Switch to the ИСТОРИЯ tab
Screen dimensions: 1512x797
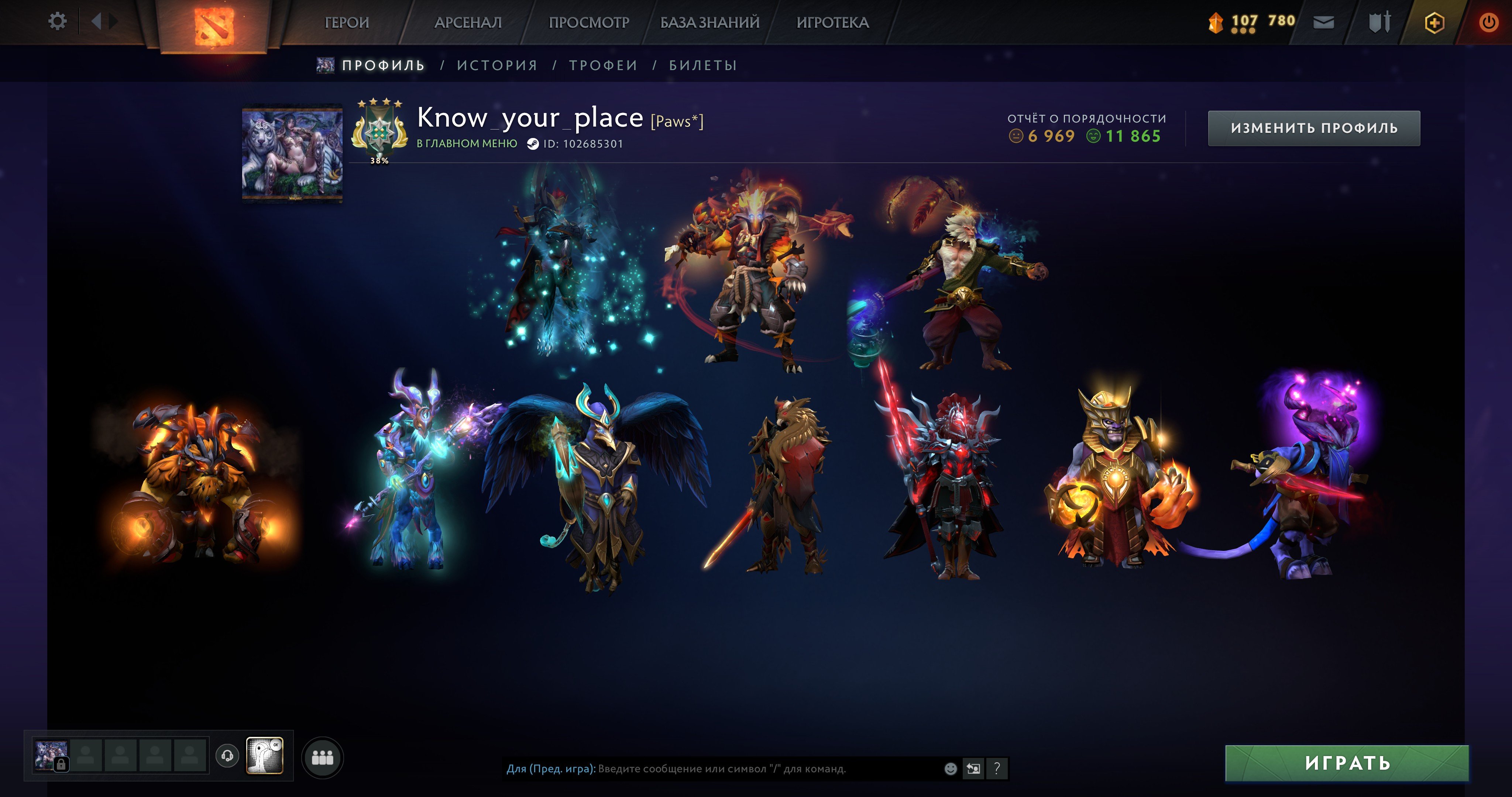[x=497, y=65]
